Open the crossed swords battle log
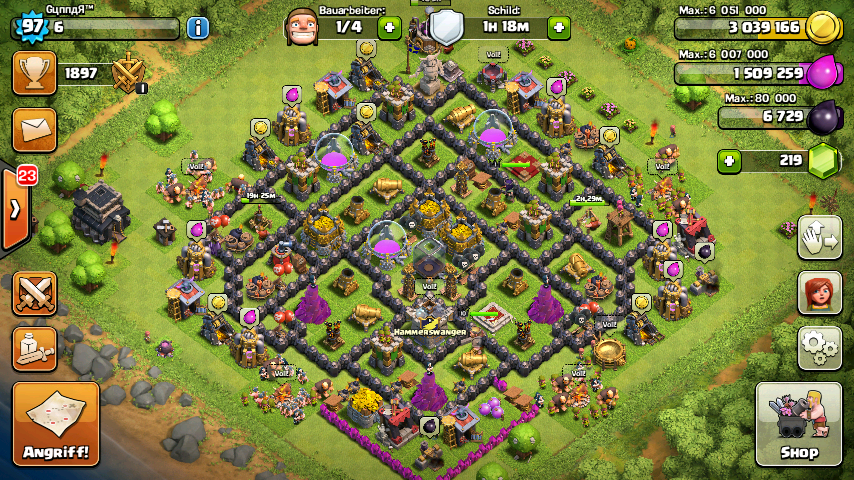 click(x=34, y=292)
